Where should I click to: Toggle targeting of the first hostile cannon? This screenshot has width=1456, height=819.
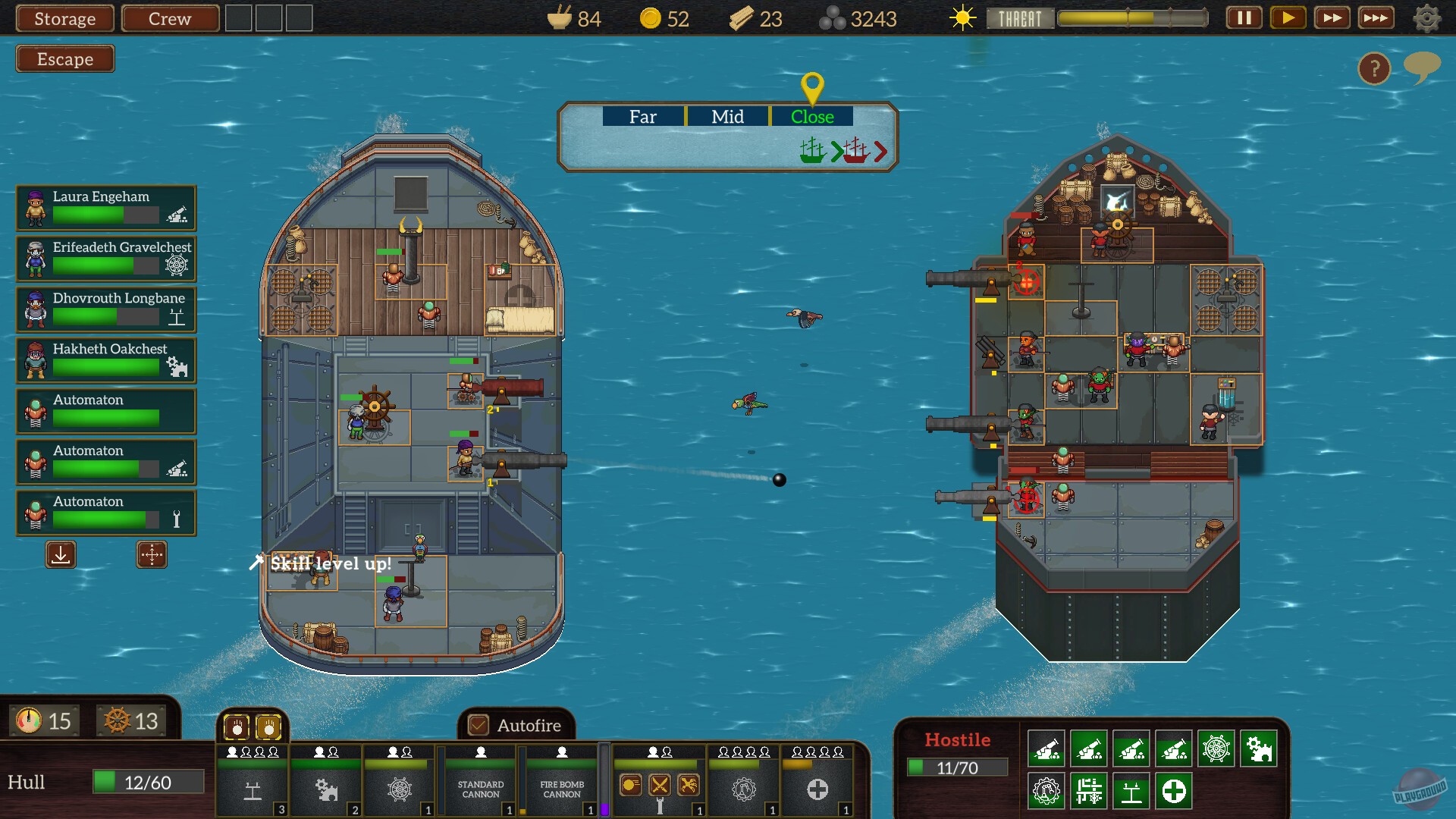(1046, 748)
